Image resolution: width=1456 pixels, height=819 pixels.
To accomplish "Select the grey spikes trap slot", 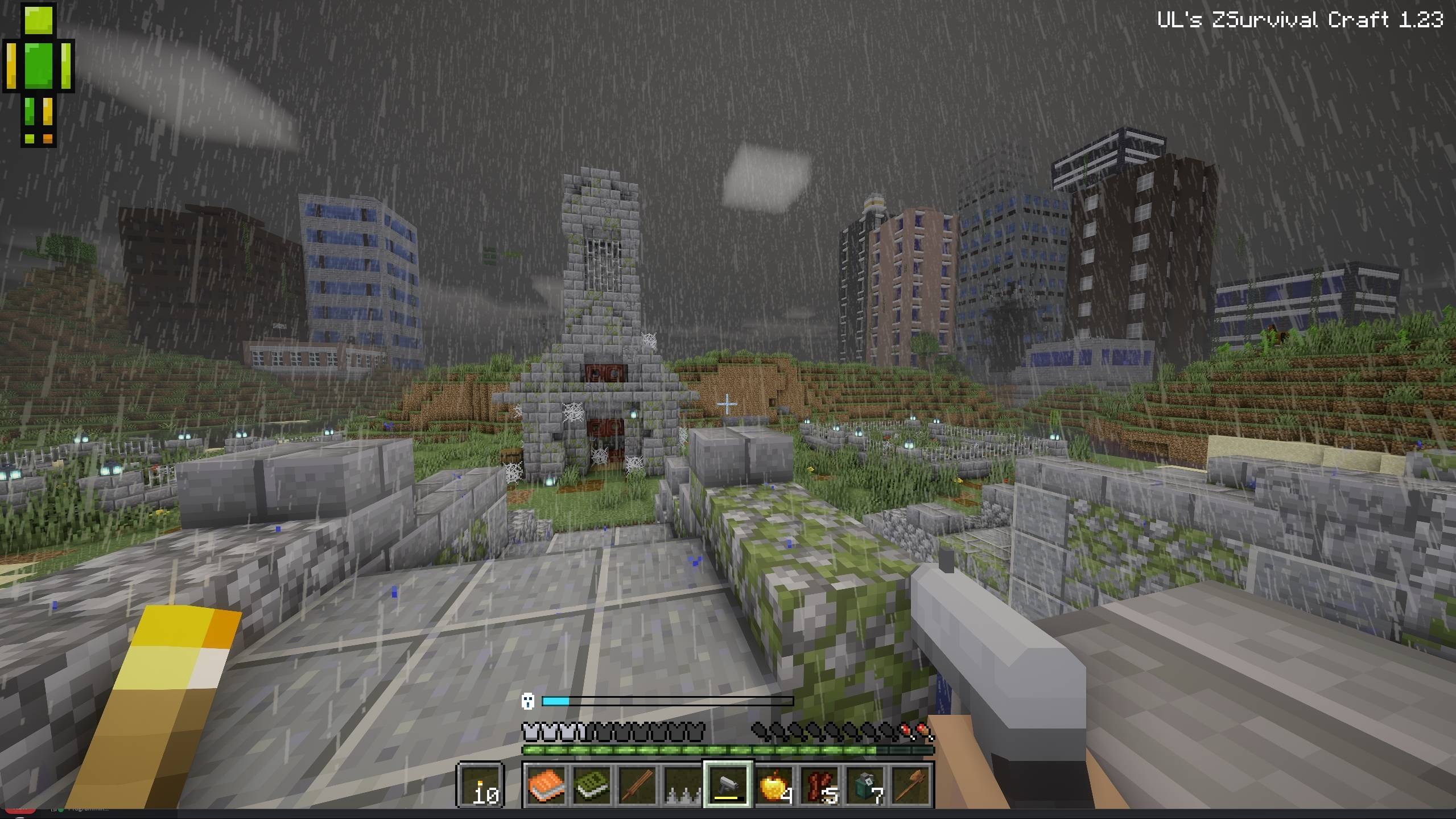I will [683, 785].
